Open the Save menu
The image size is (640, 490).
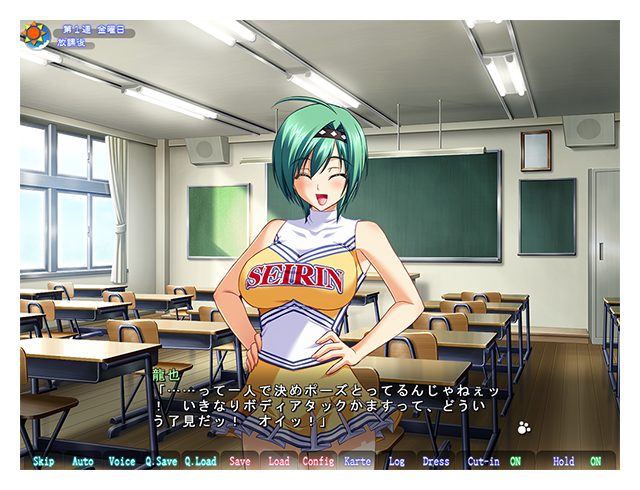tap(240, 461)
